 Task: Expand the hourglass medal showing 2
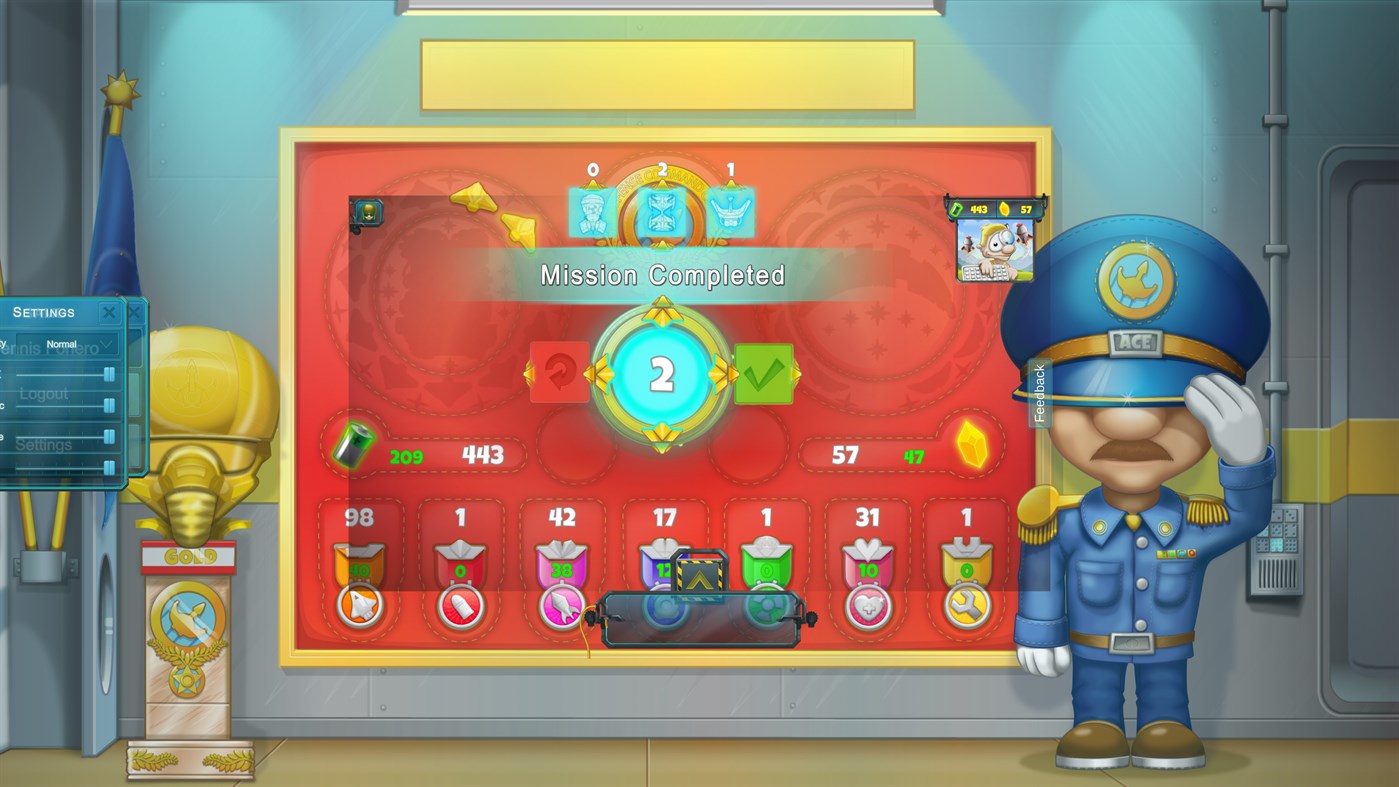pyautogui.click(x=663, y=212)
